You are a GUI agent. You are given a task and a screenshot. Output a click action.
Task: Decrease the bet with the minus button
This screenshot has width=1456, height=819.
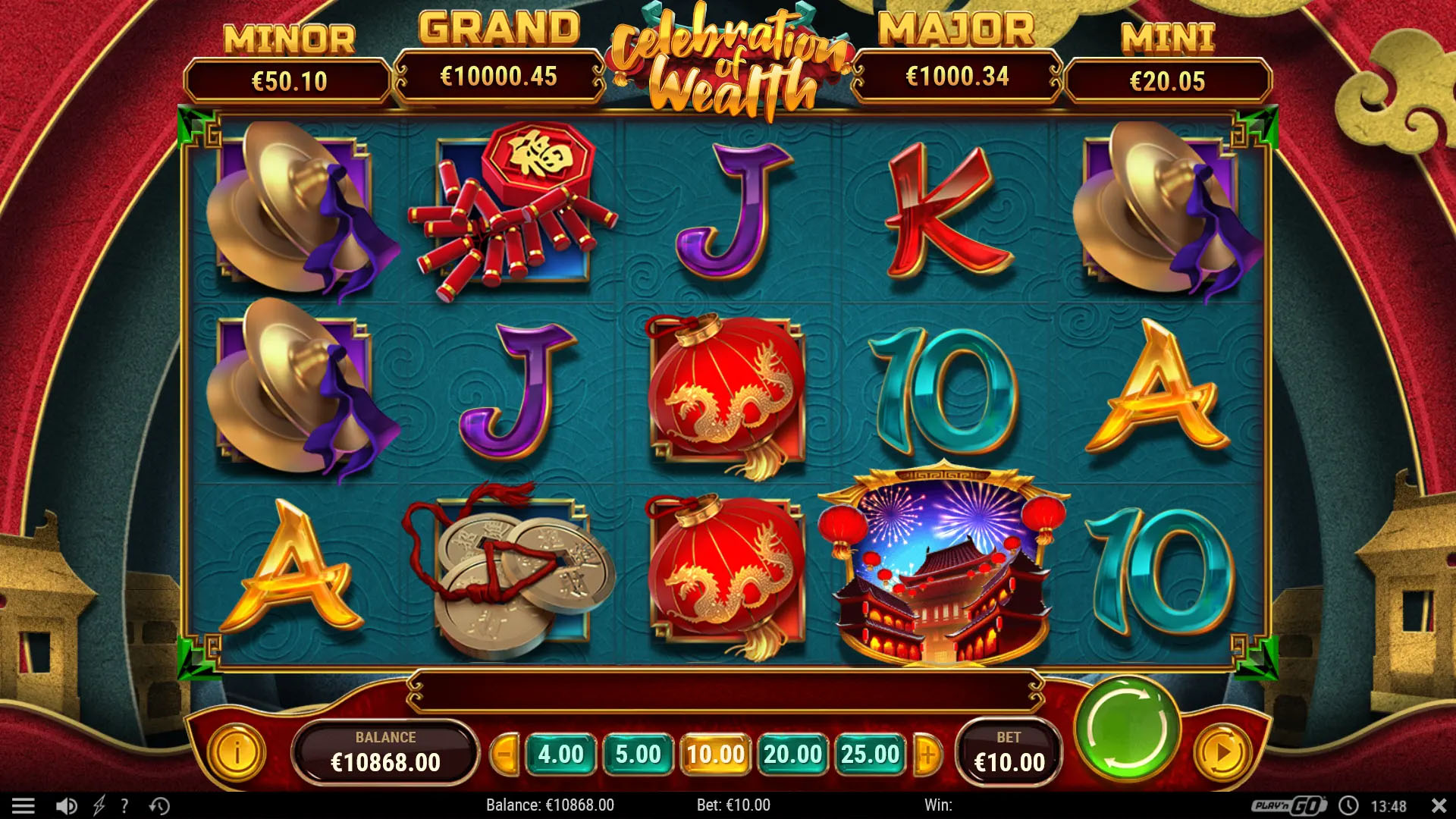point(504,755)
